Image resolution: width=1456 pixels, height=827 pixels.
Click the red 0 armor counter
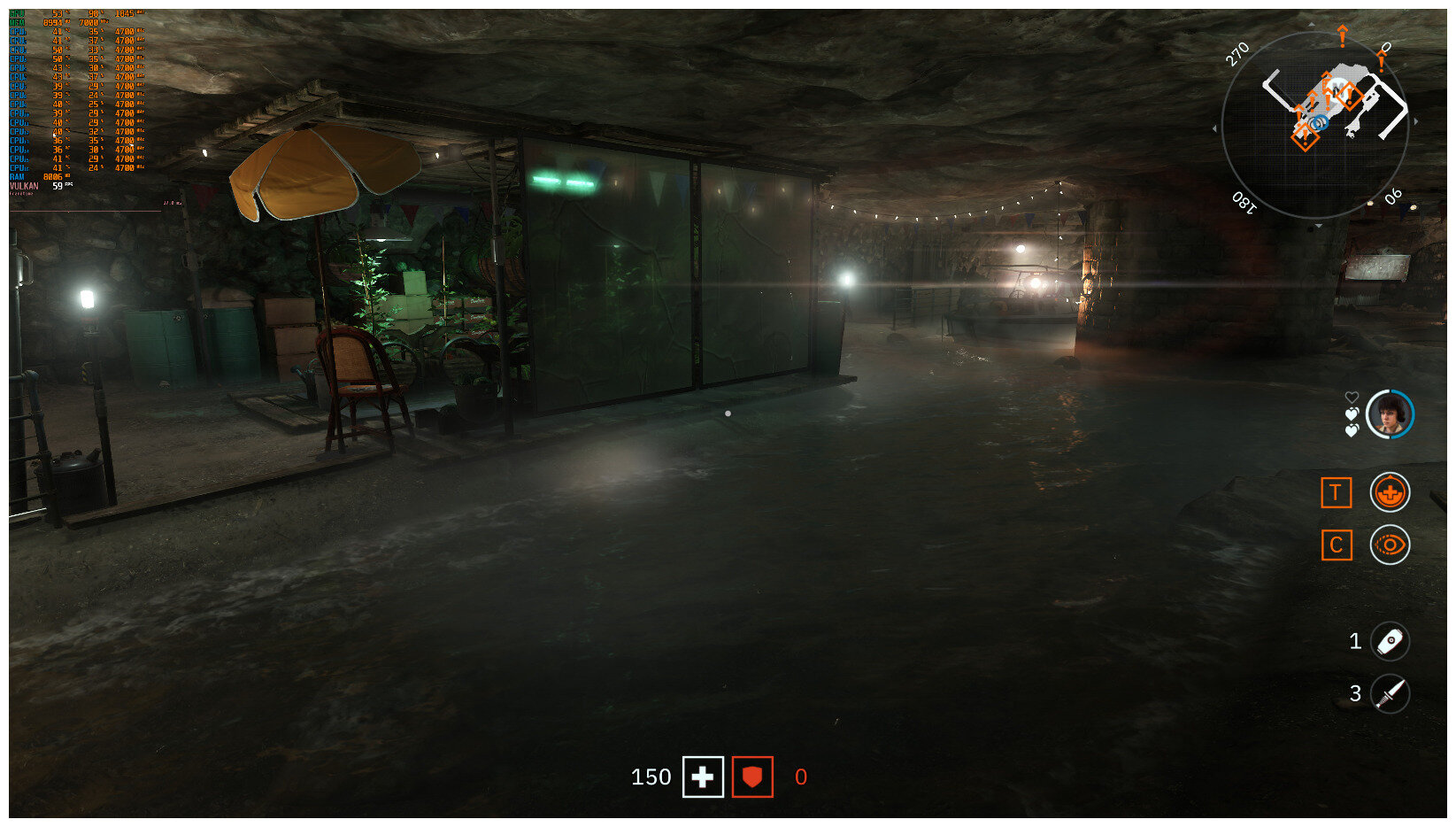[800, 777]
